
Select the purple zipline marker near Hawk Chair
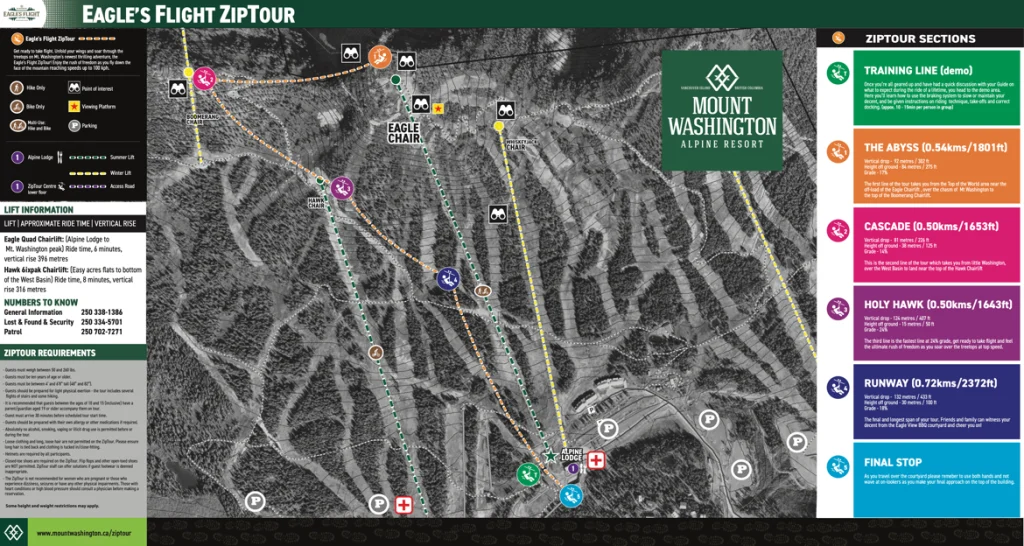pos(342,187)
